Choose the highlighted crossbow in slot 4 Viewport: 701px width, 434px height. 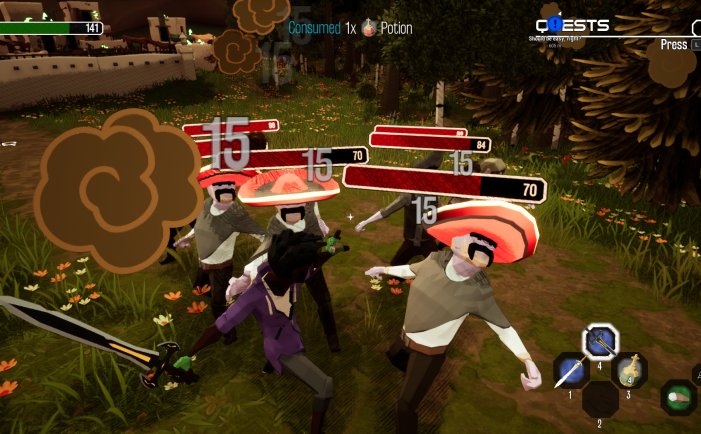coord(600,342)
